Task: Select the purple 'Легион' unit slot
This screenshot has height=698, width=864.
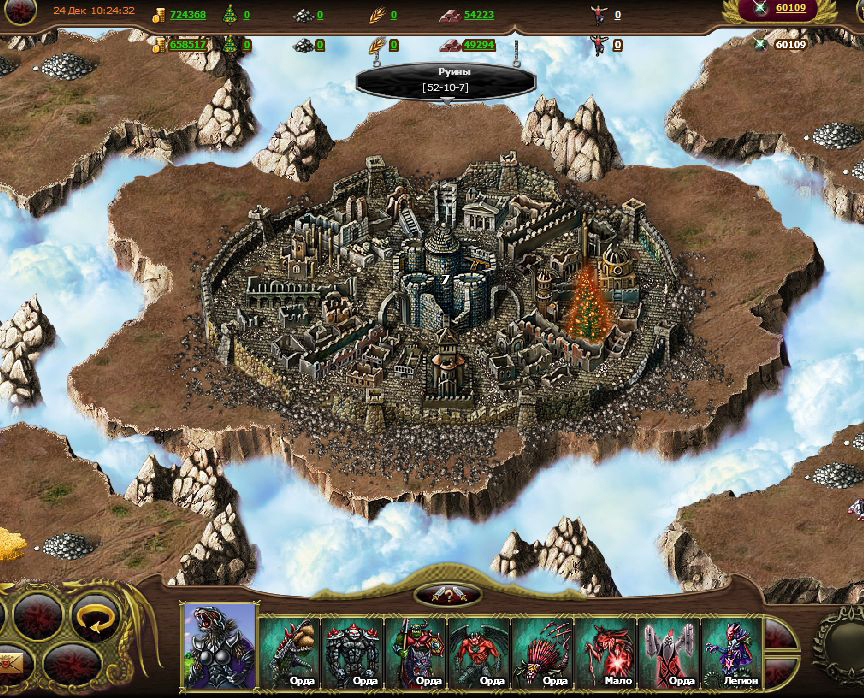Action: [732, 652]
